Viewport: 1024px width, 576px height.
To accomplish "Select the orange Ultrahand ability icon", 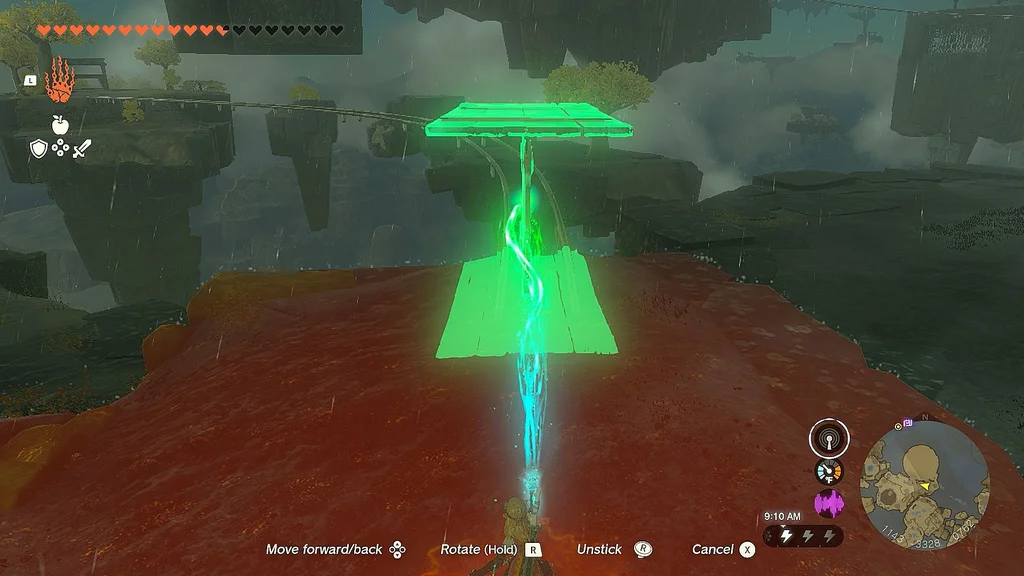I will [x=60, y=80].
